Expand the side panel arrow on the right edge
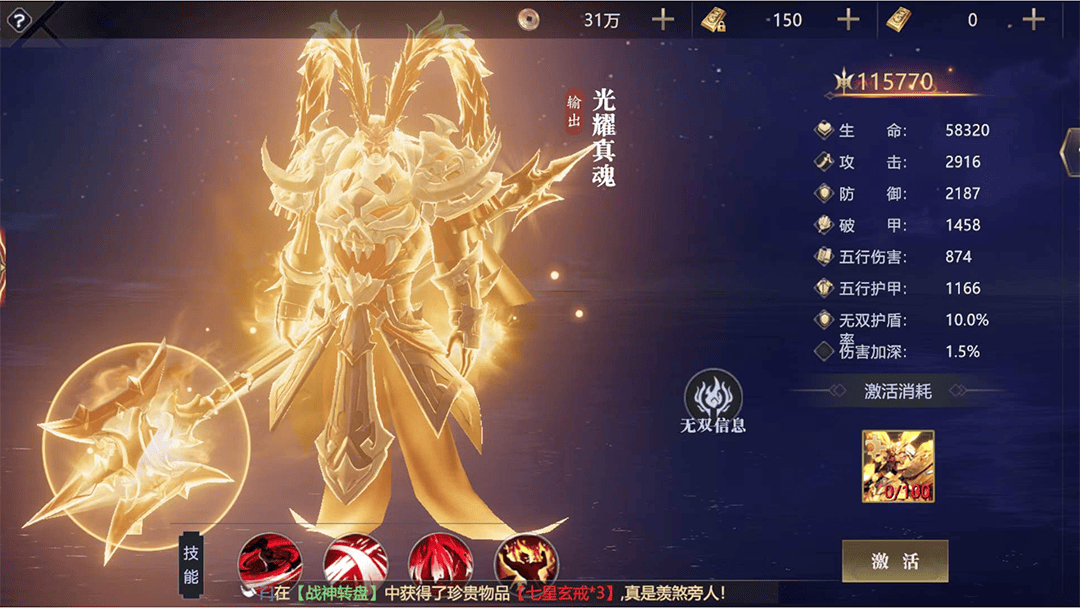1080x608 pixels. (1069, 151)
